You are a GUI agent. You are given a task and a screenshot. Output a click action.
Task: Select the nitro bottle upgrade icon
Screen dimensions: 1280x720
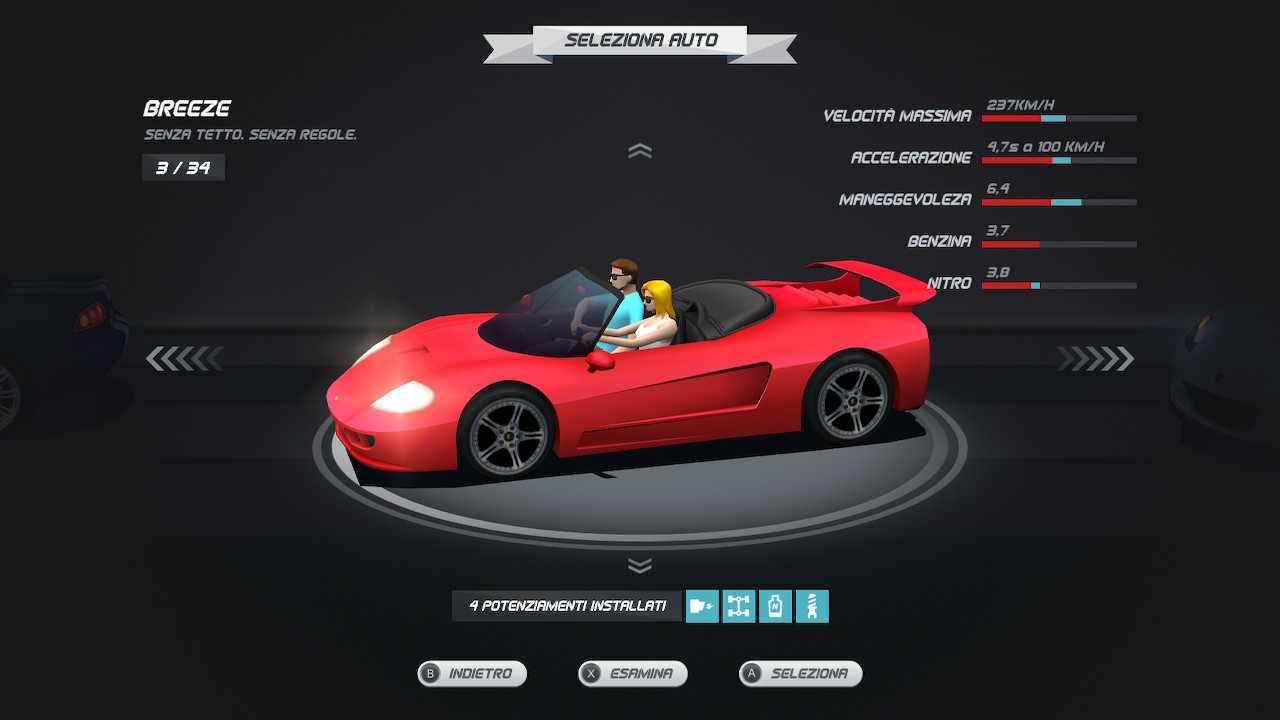pyautogui.click(x=776, y=606)
